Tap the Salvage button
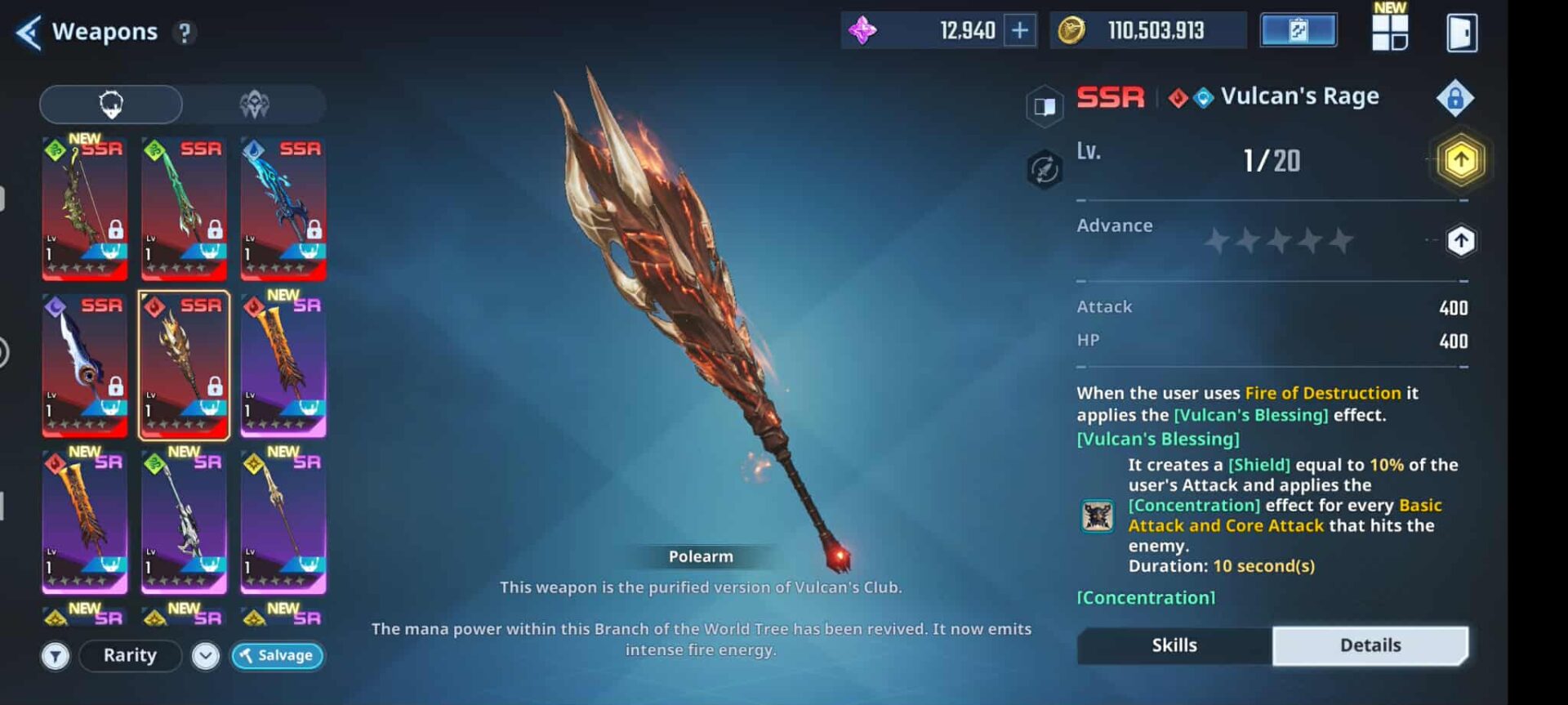 (x=278, y=655)
